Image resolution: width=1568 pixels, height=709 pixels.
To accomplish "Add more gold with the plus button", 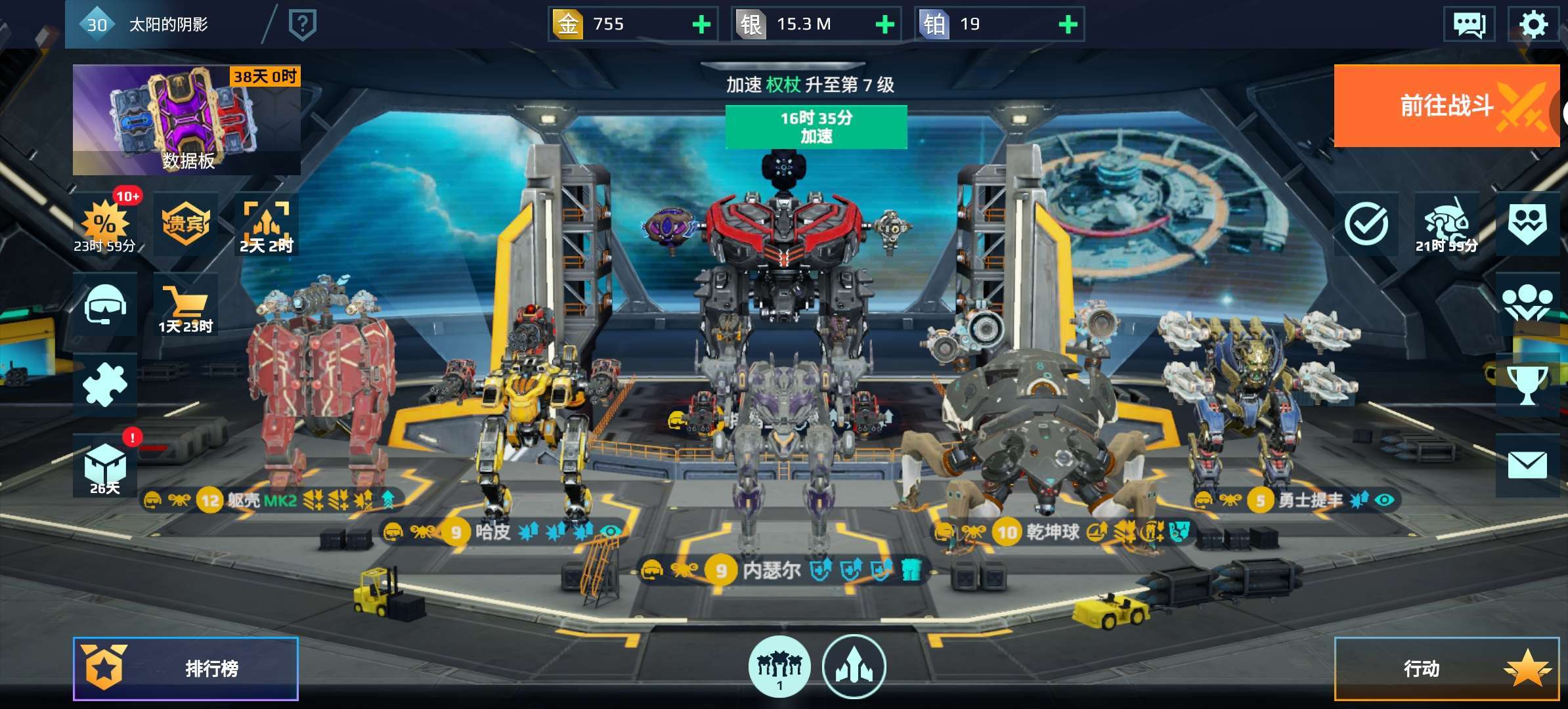I will [701, 25].
